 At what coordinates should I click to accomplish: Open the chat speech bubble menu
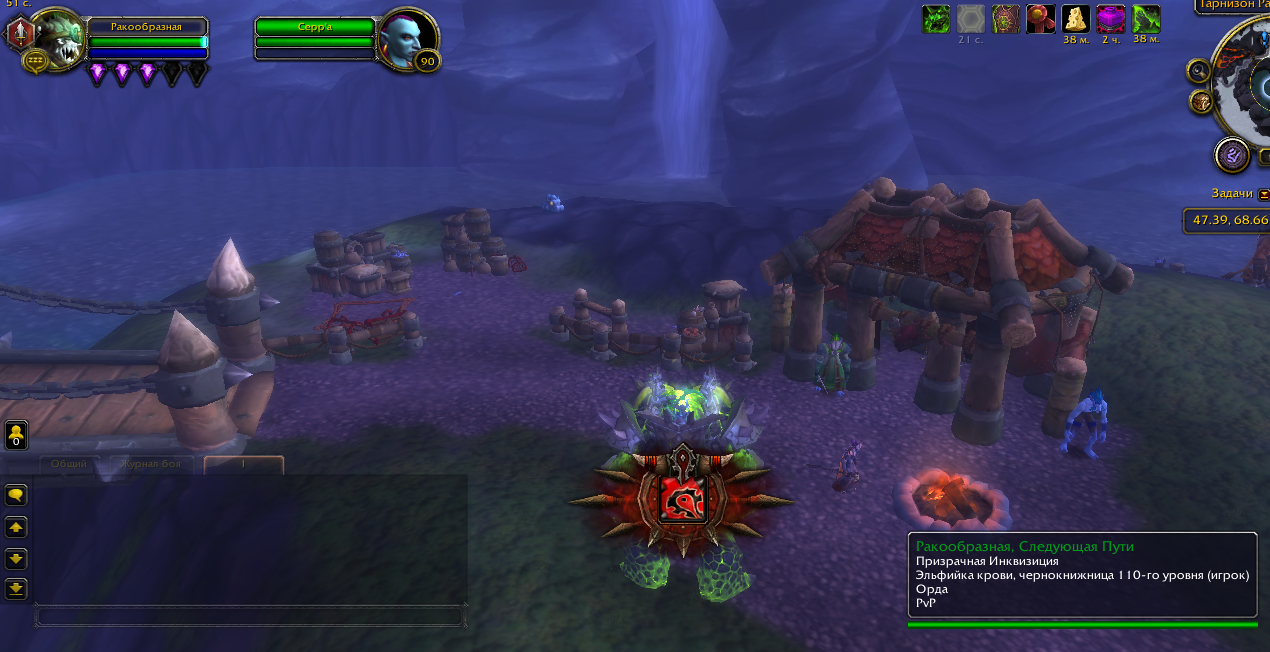tap(16, 495)
